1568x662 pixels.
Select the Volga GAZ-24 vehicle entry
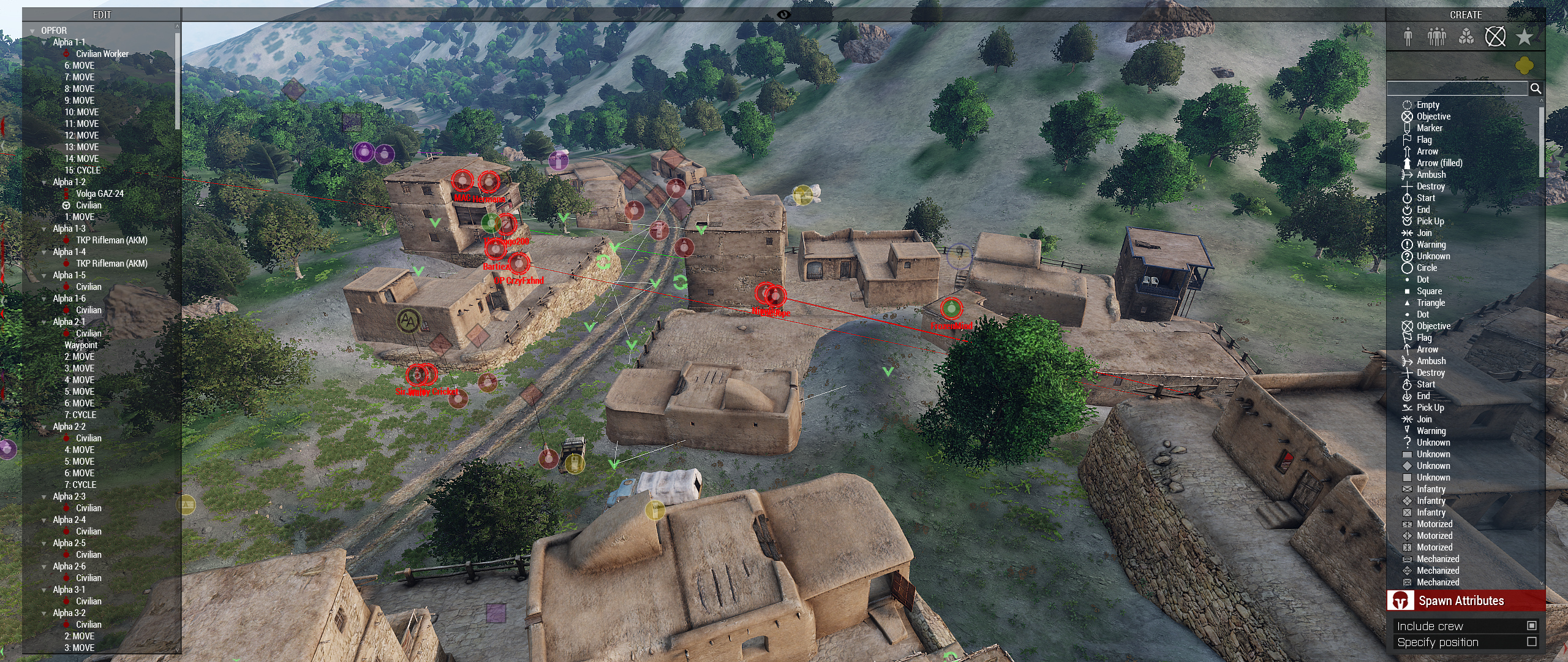pos(99,194)
